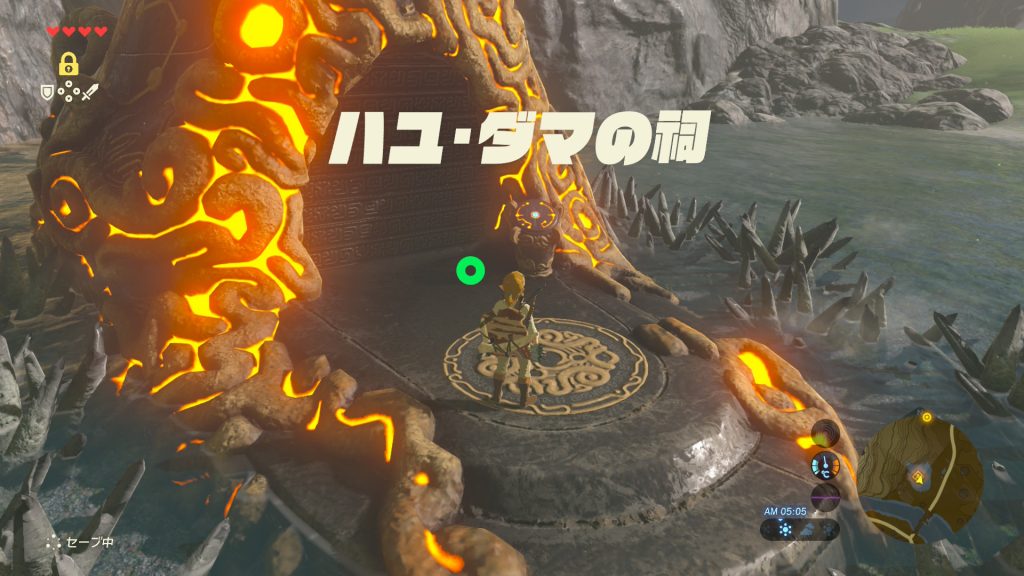Select the shield quick-equip icon
1024x576 pixels.
(46, 92)
